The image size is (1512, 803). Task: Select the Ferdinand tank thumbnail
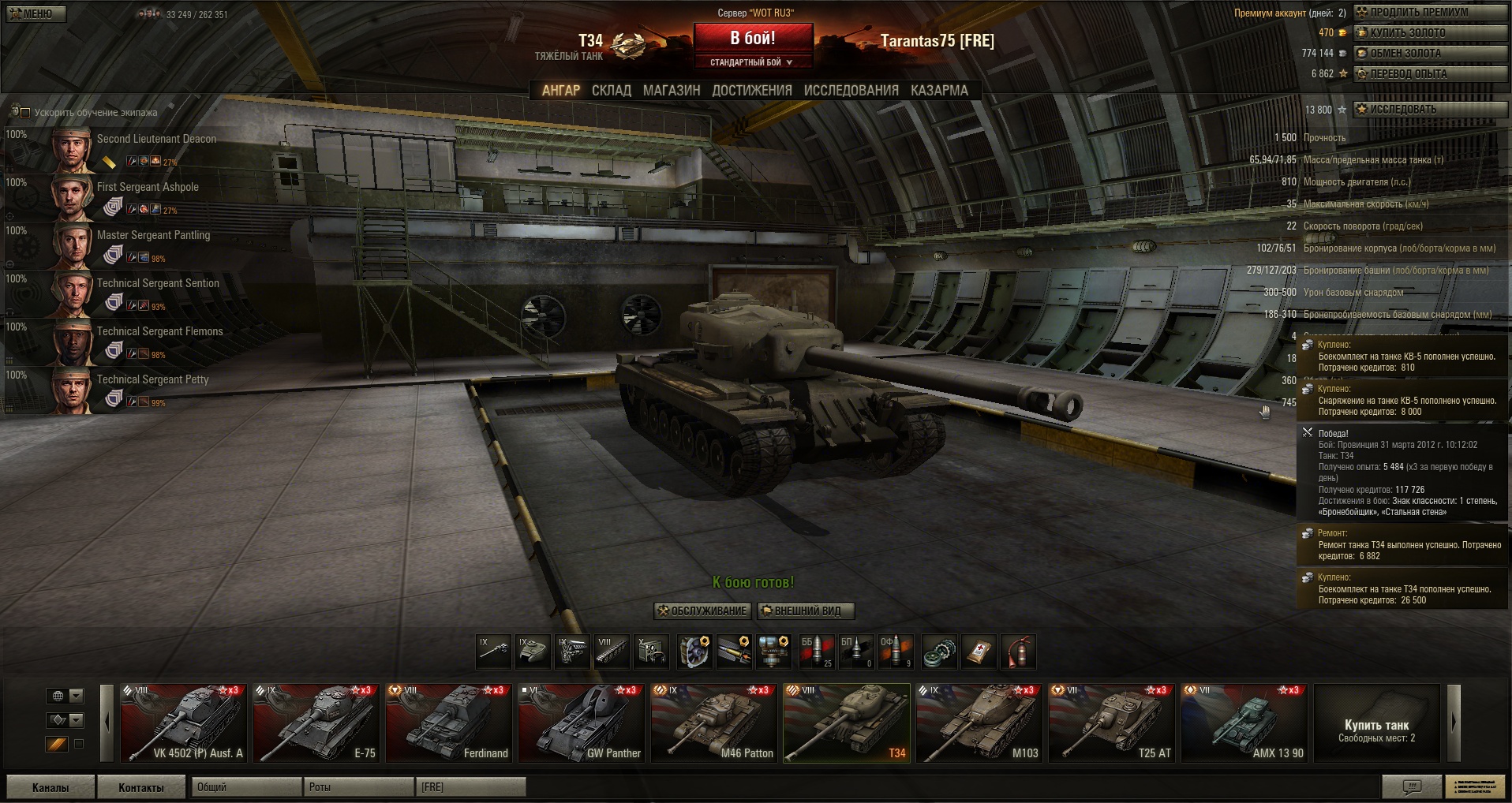(x=449, y=723)
